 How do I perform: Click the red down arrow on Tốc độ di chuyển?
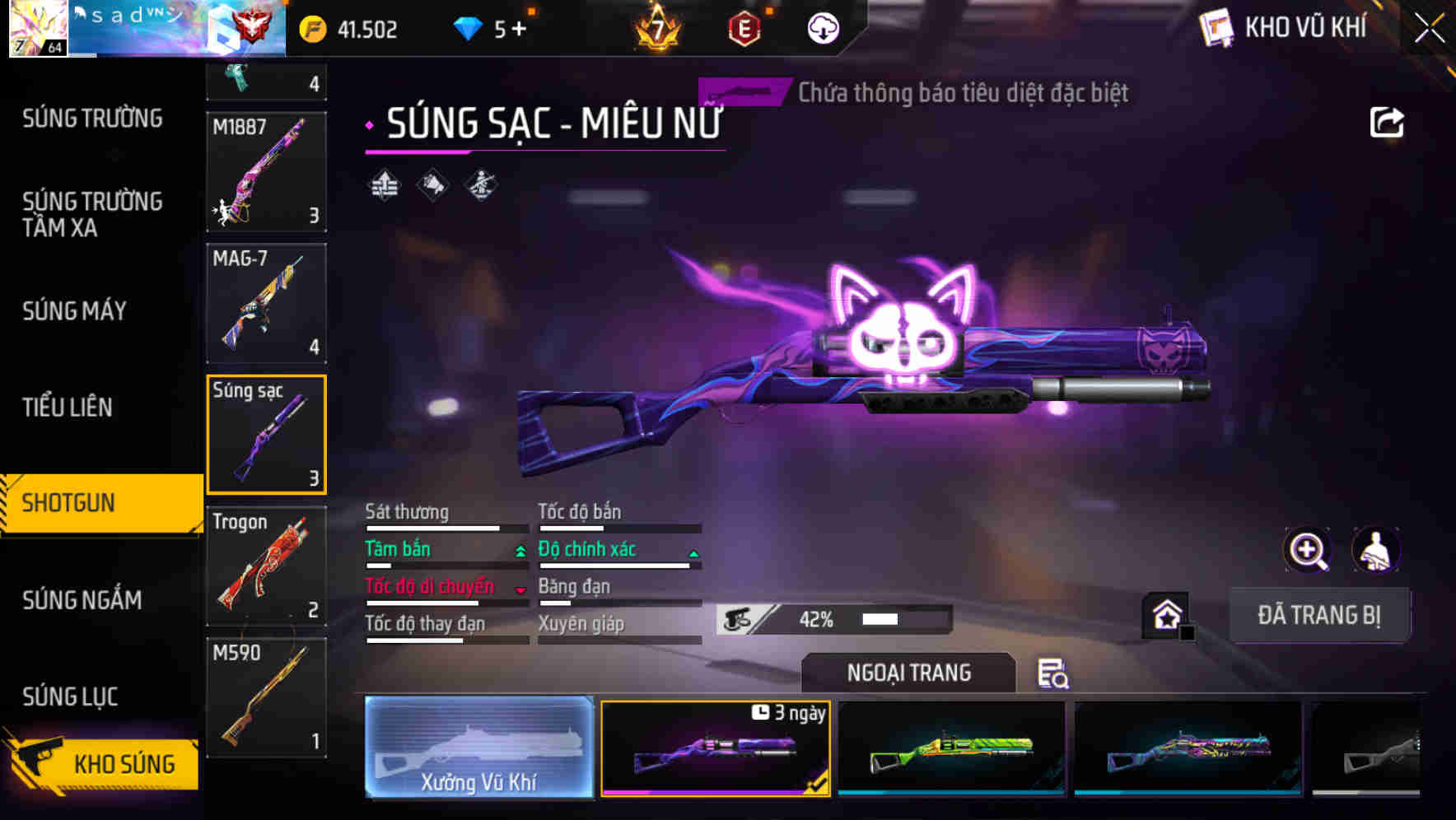pyautogui.click(x=521, y=589)
